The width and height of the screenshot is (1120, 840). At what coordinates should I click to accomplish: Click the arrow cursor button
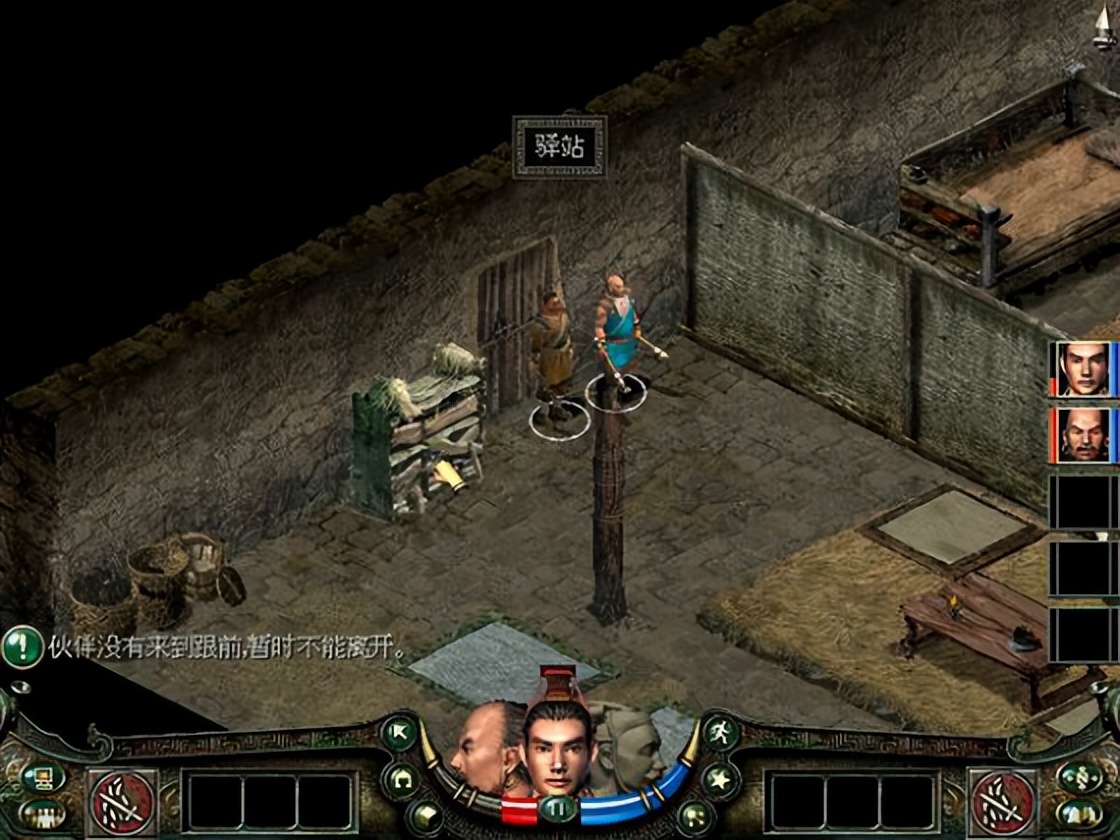(x=400, y=733)
